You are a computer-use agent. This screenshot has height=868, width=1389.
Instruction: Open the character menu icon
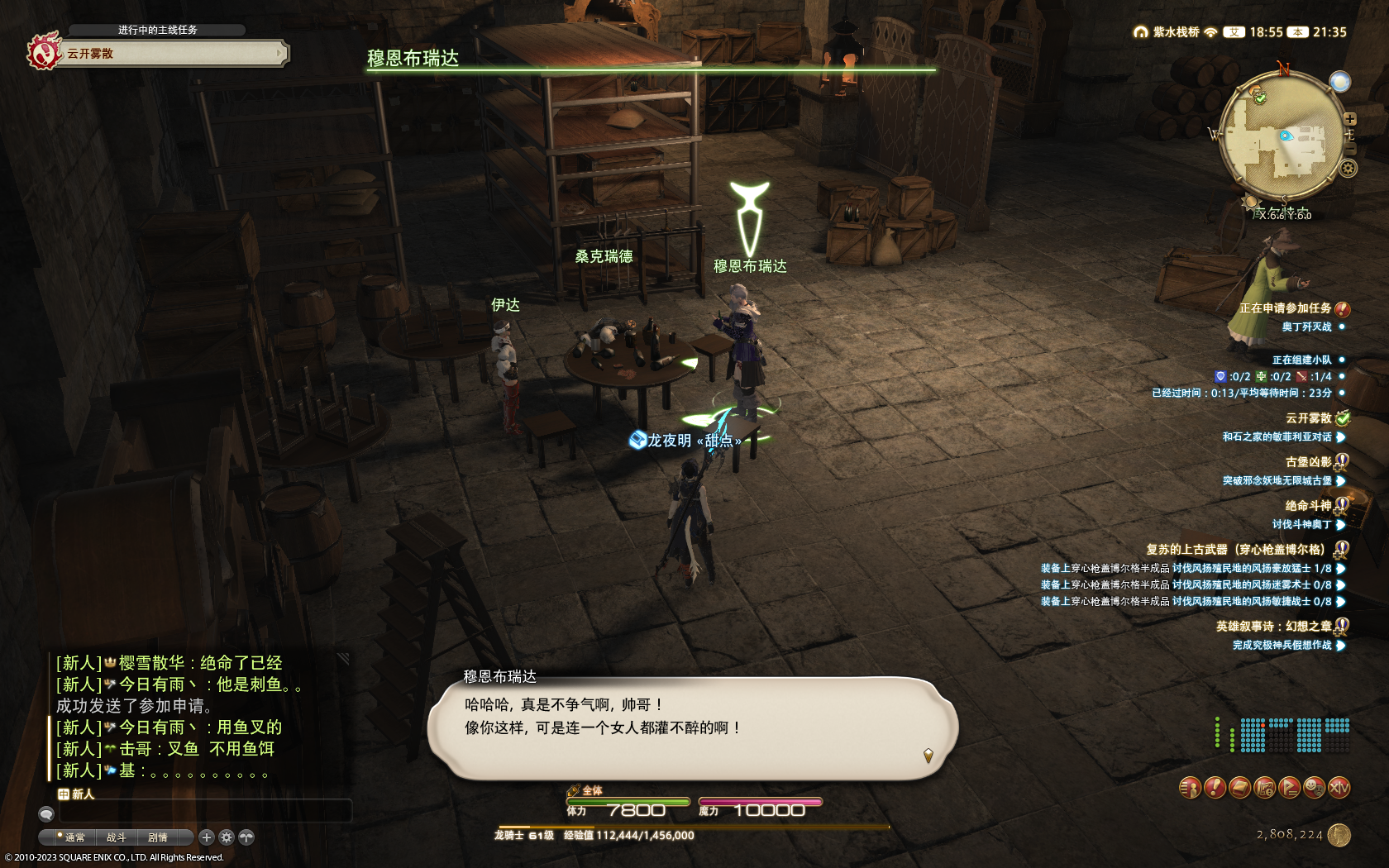click(x=1190, y=788)
